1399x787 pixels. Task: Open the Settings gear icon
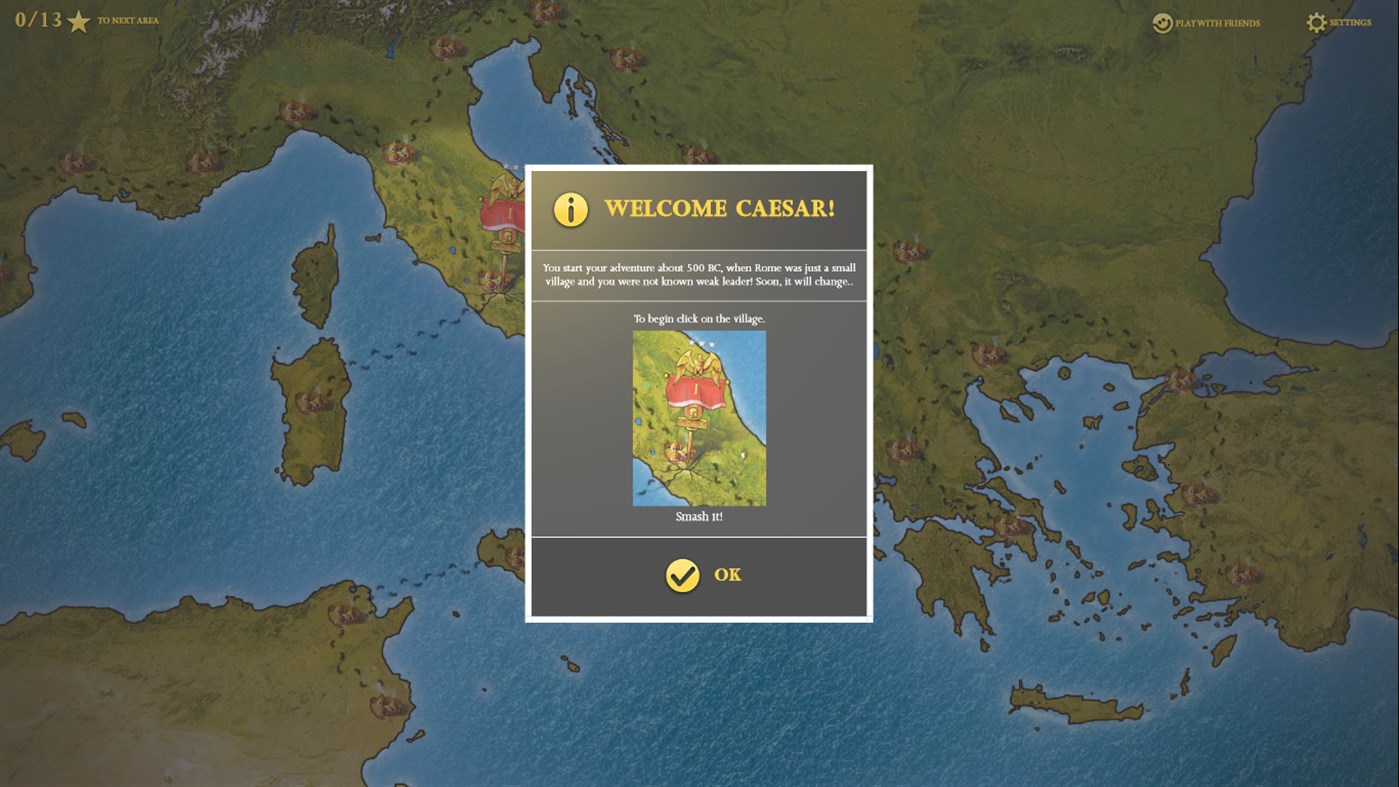point(1317,22)
